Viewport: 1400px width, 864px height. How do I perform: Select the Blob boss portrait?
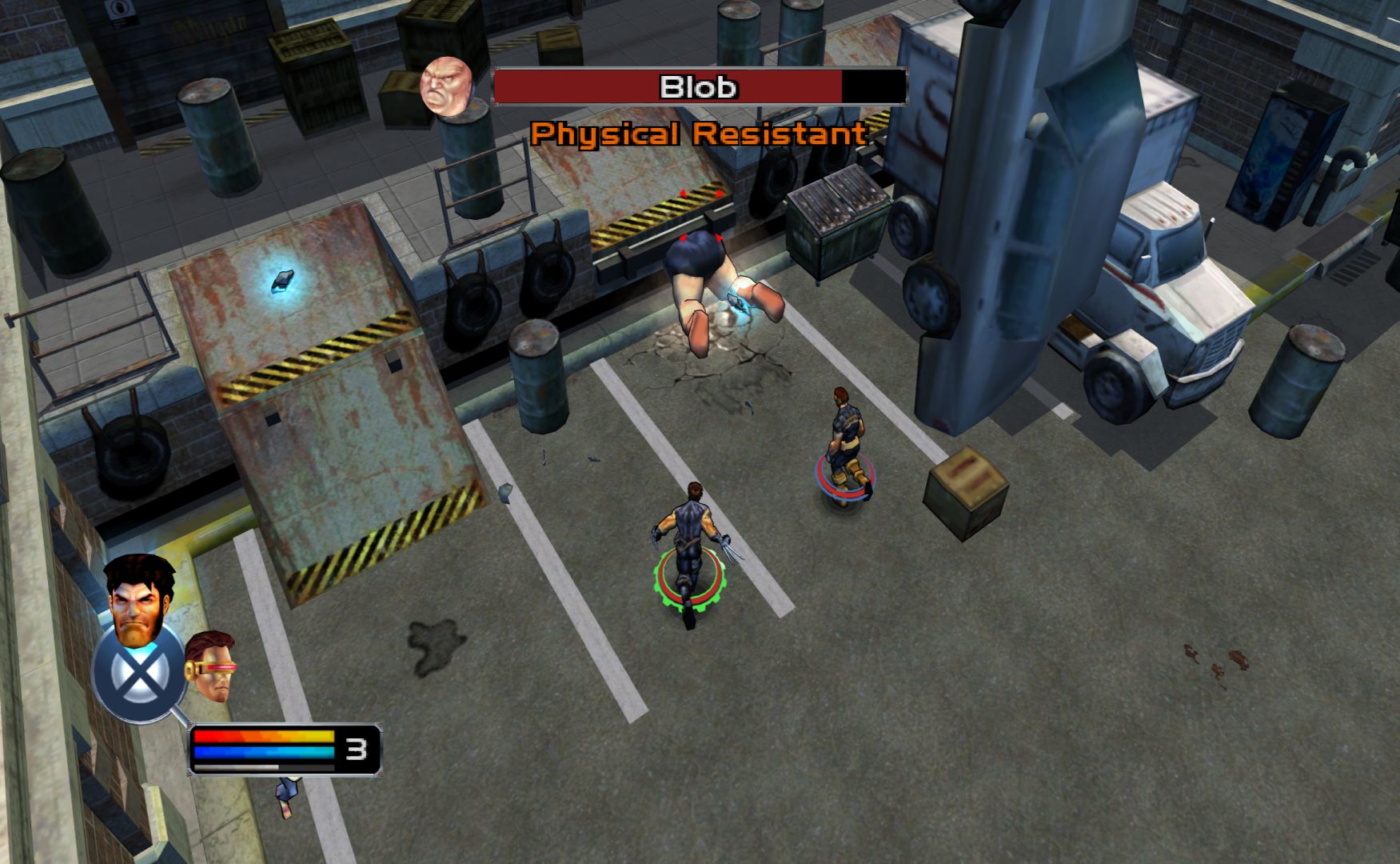click(x=447, y=86)
